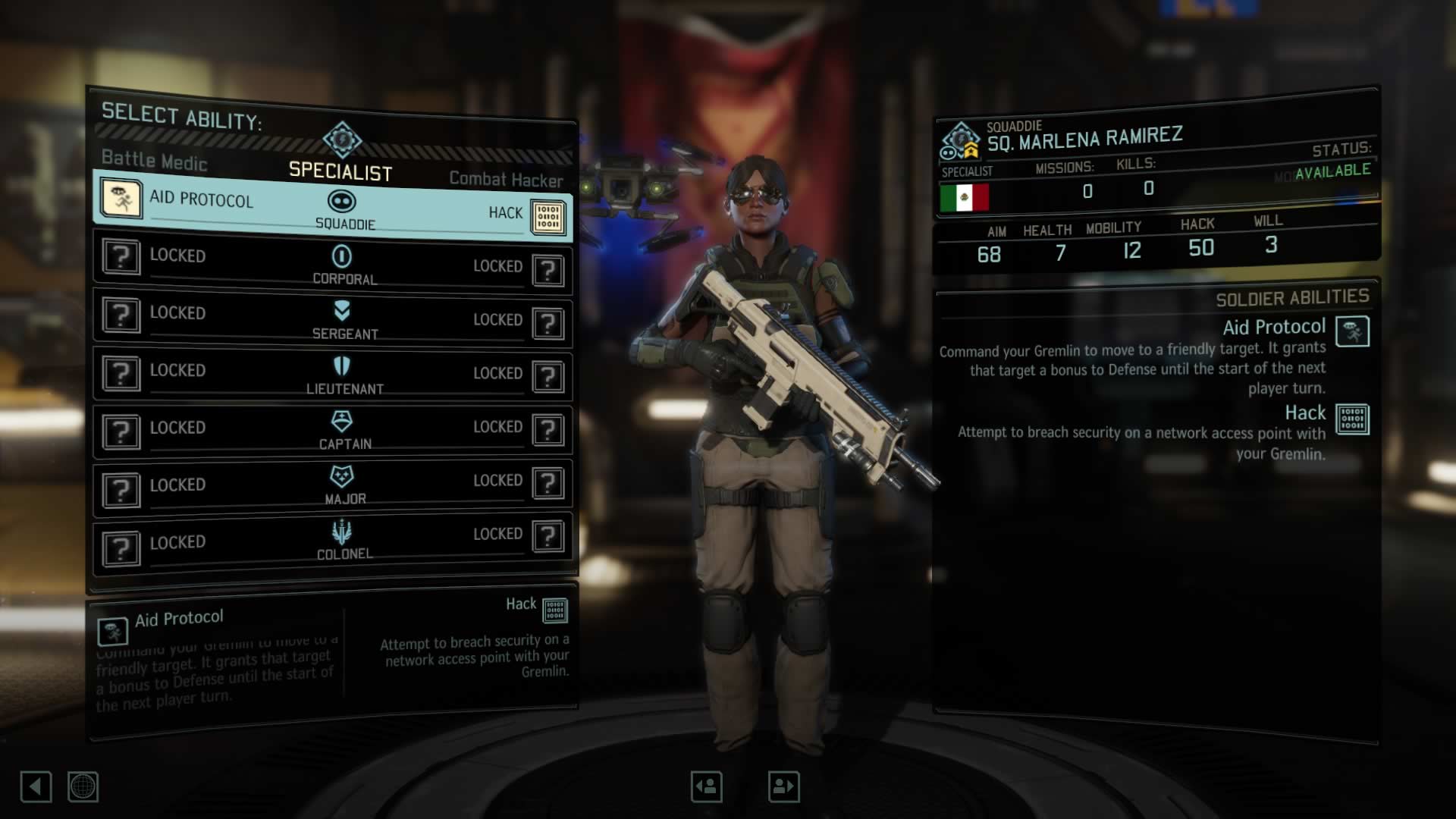This screenshot has height=819, width=1456.
Task: Click the globe icon at bottom left
Action: [x=83, y=787]
